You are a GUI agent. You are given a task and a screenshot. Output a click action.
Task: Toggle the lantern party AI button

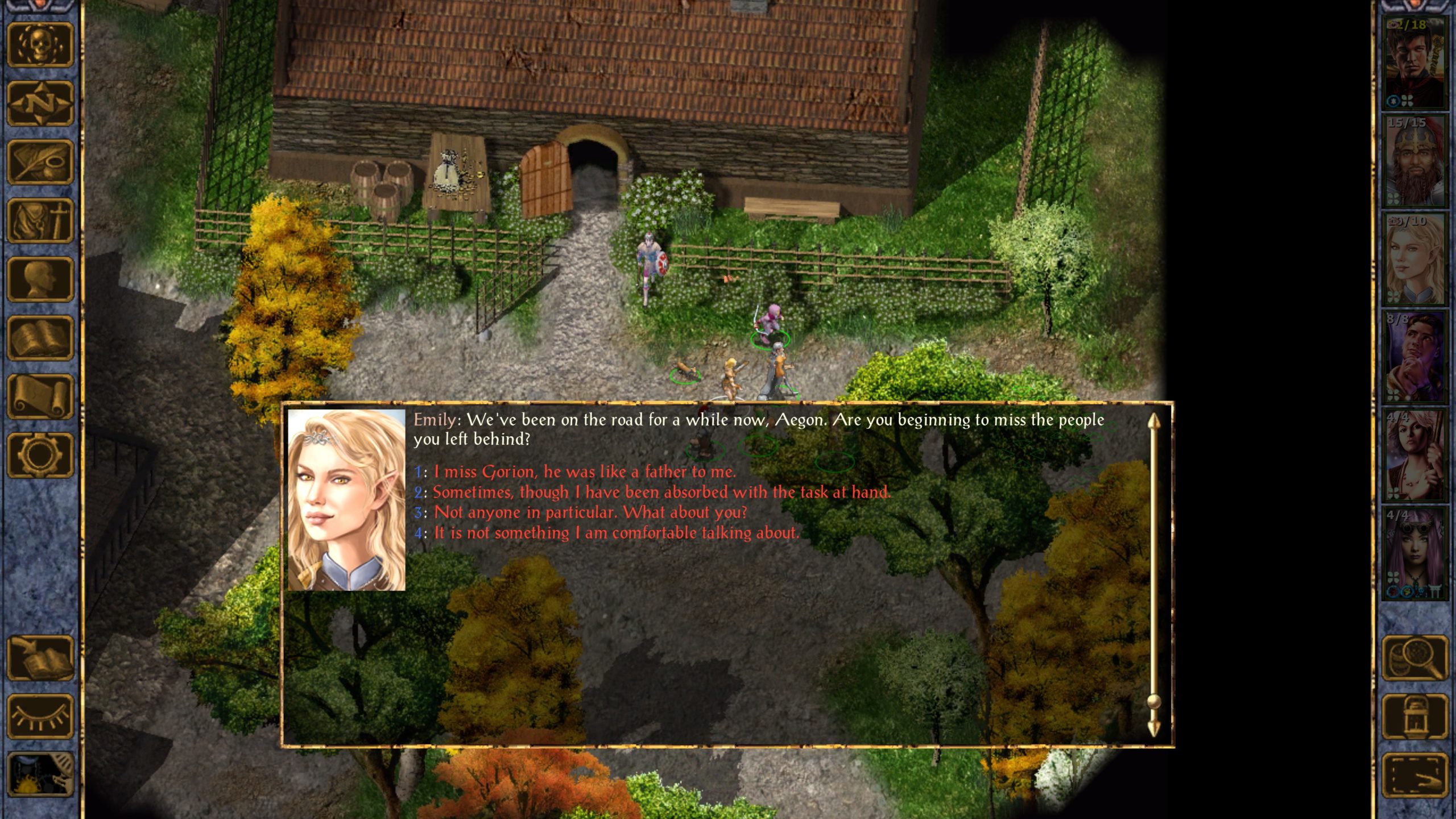tap(1414, 717)
